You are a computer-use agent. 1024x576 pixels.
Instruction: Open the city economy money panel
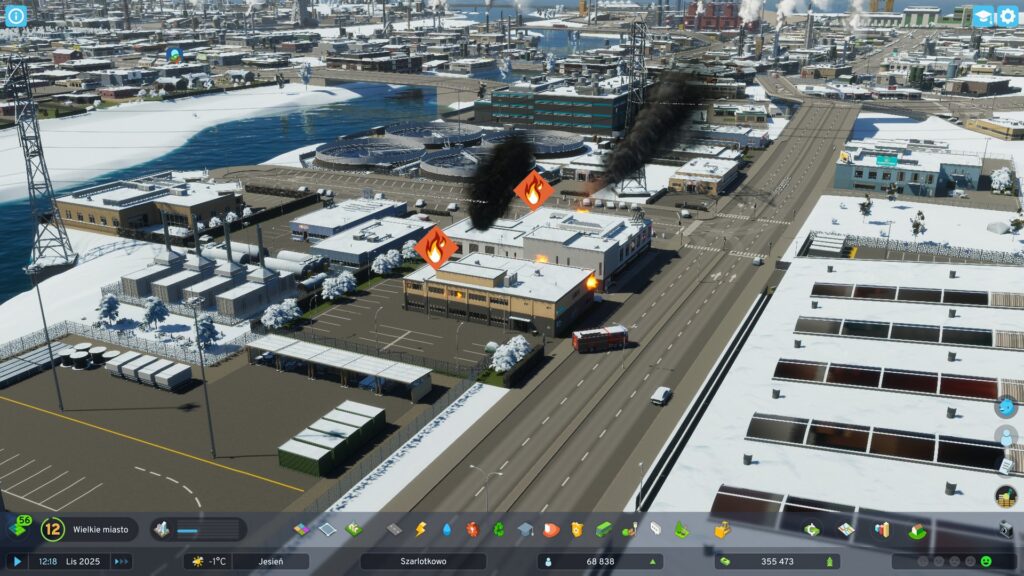[x=776, y=562]
